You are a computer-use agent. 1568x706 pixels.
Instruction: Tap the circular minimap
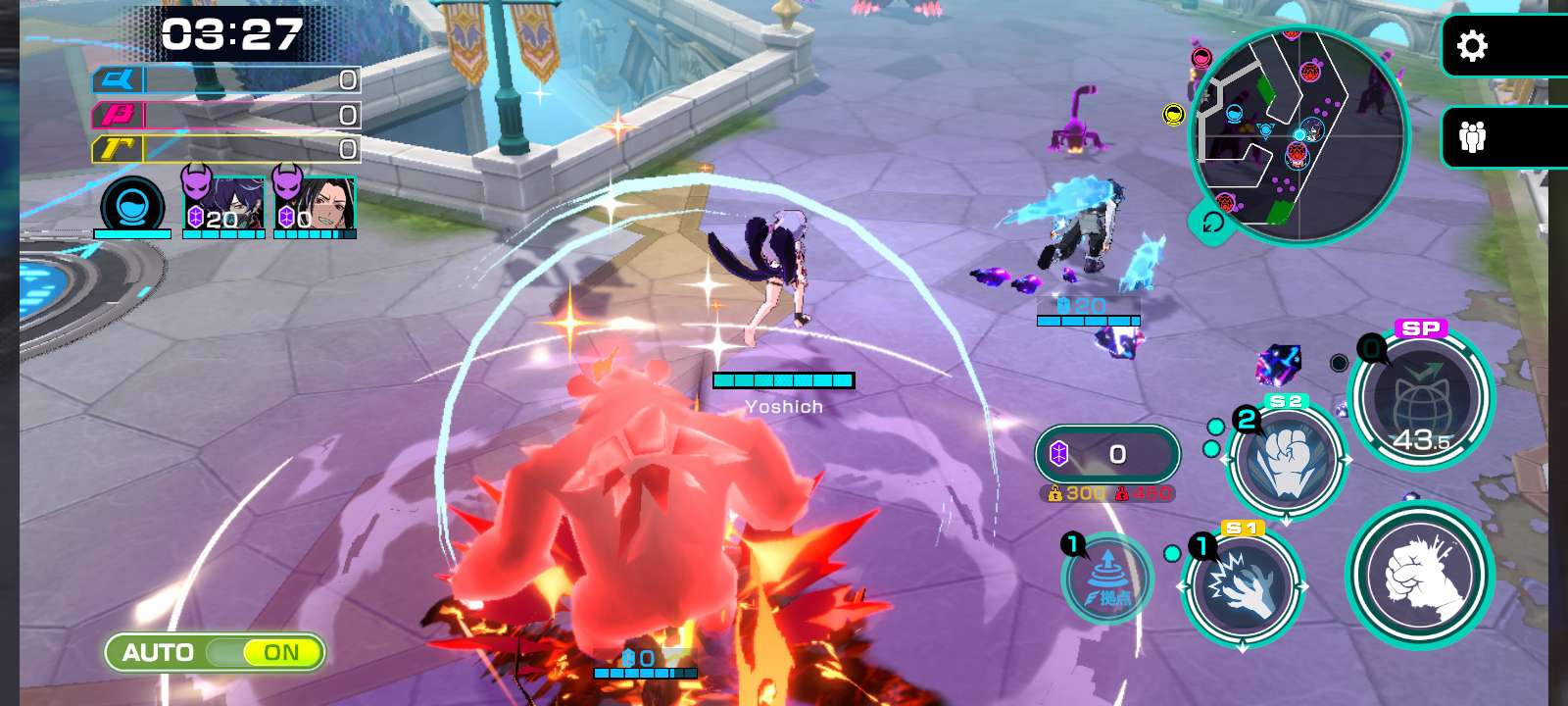[x=1298, y=134]
